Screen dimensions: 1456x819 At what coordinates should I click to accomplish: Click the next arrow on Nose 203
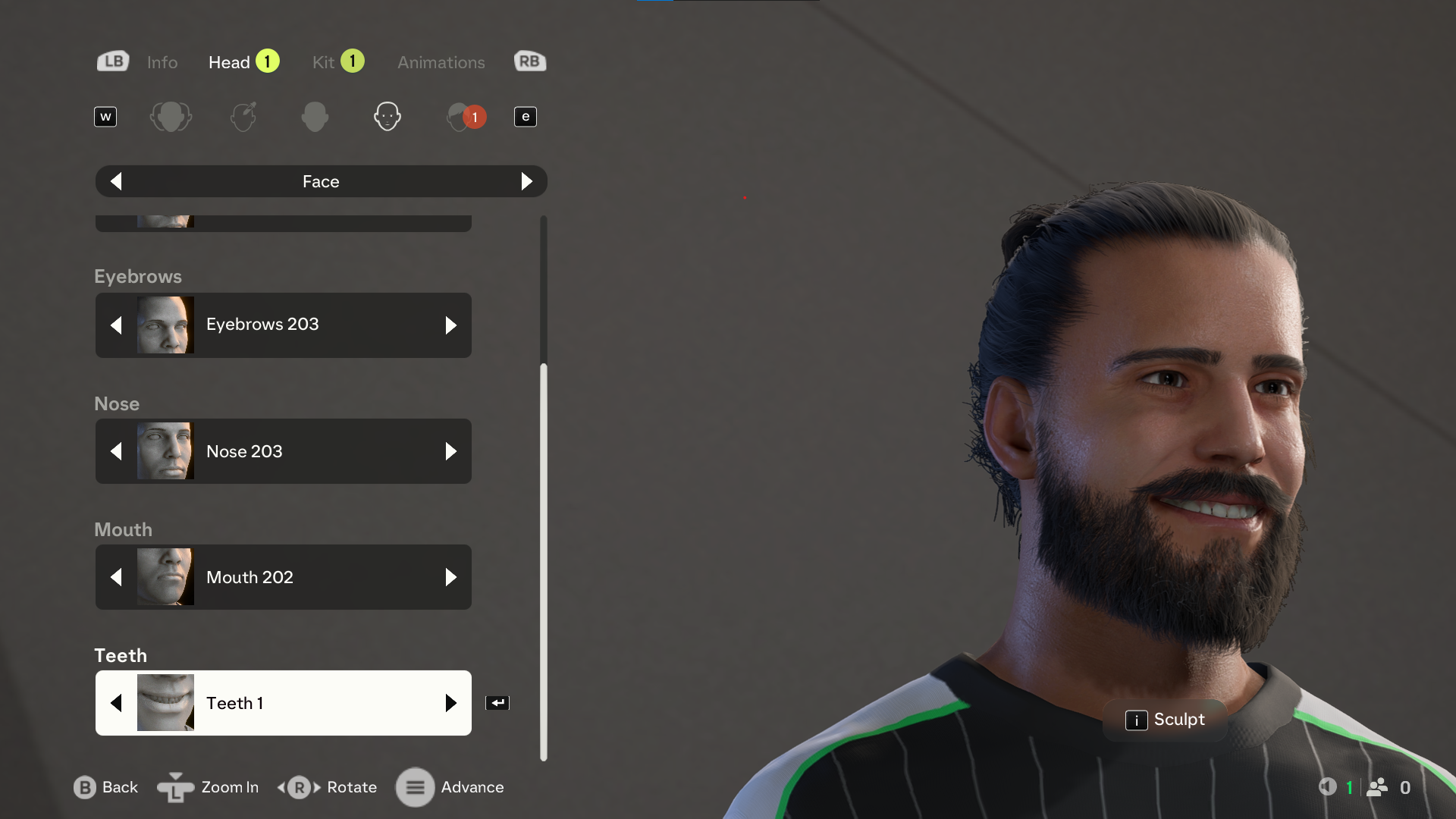[x=452, y=451]
